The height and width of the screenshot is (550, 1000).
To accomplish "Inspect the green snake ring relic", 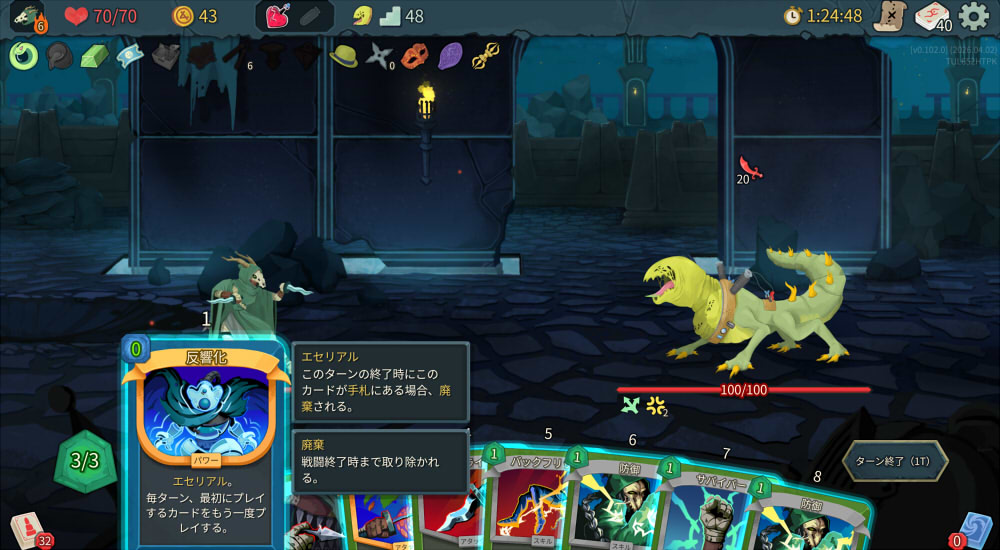I will coord(24,55).
